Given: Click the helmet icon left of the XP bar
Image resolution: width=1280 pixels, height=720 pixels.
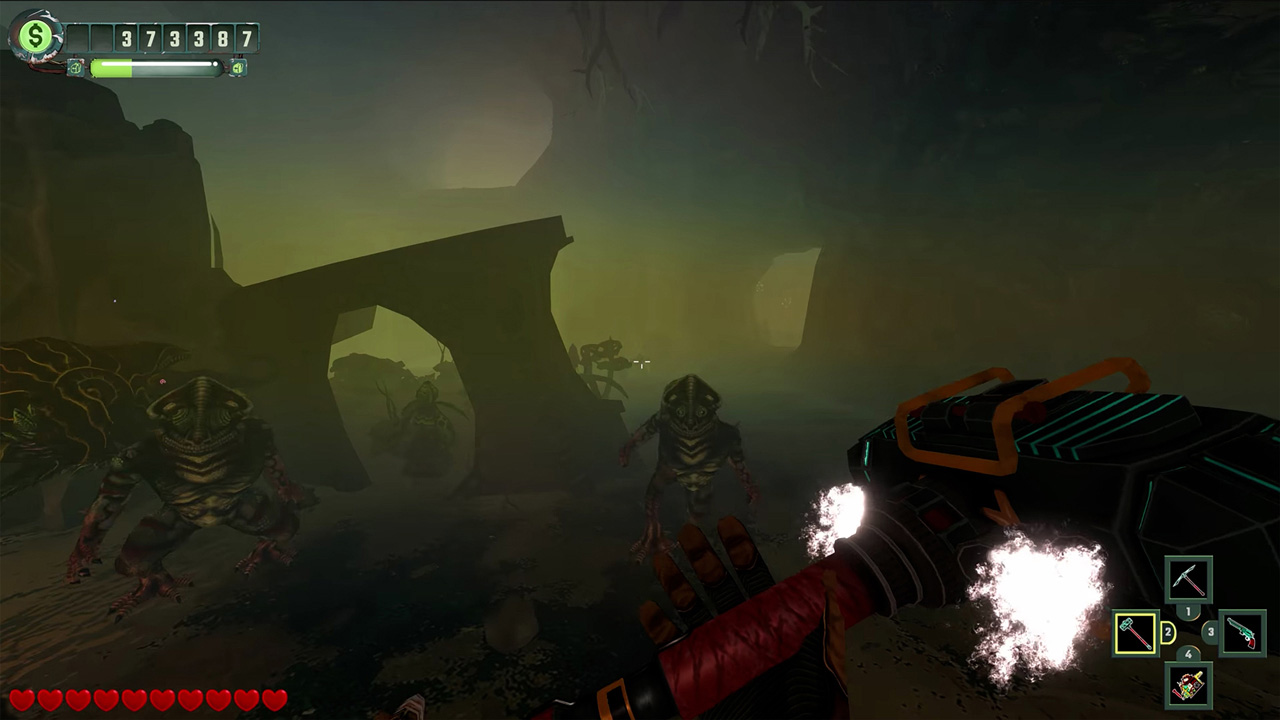Looking at the screenshot, I should (x=75, y=67).
